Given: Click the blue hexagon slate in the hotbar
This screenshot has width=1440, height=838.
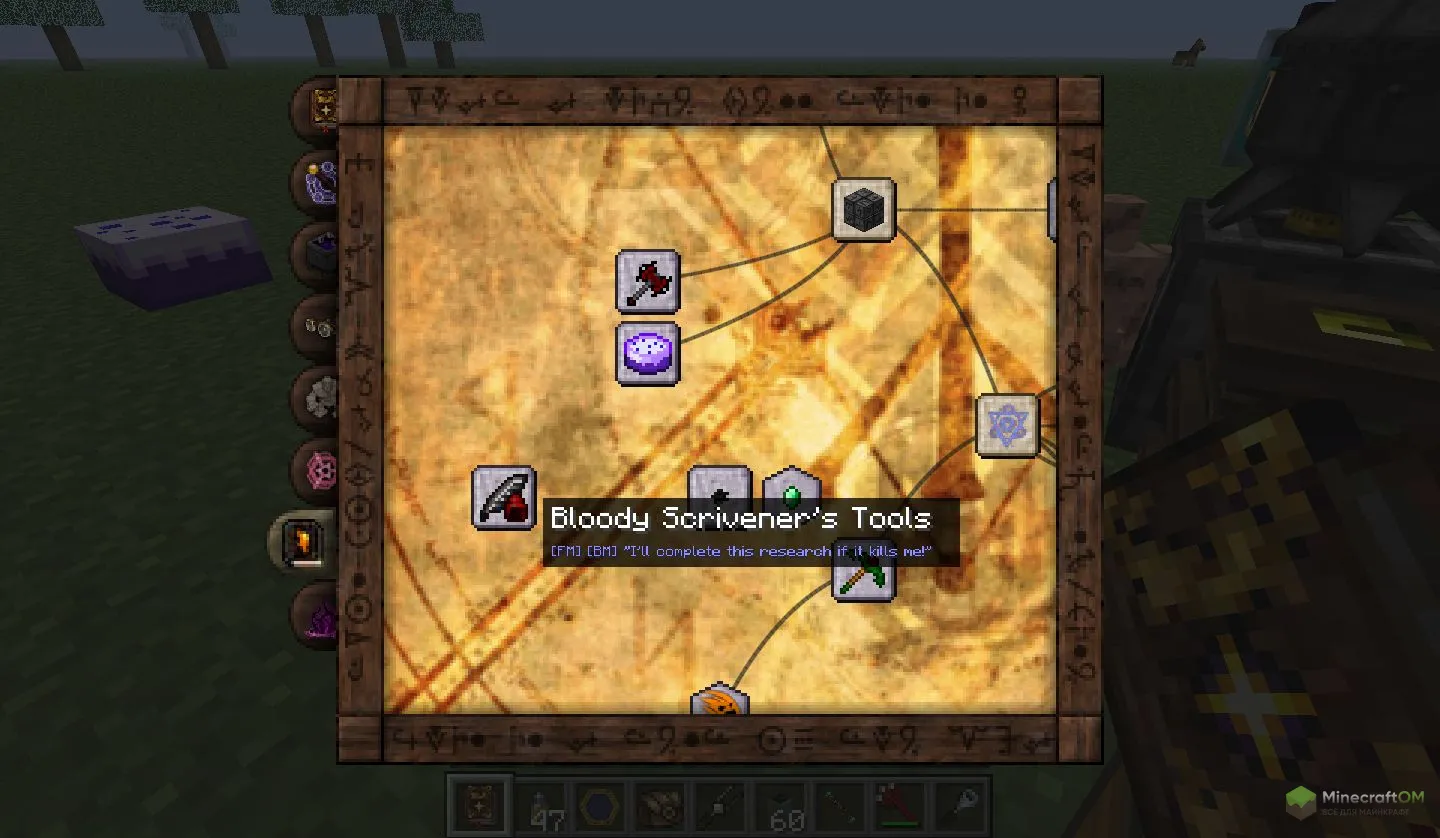Looking at the screenshot, I should [x=600, y=805].
